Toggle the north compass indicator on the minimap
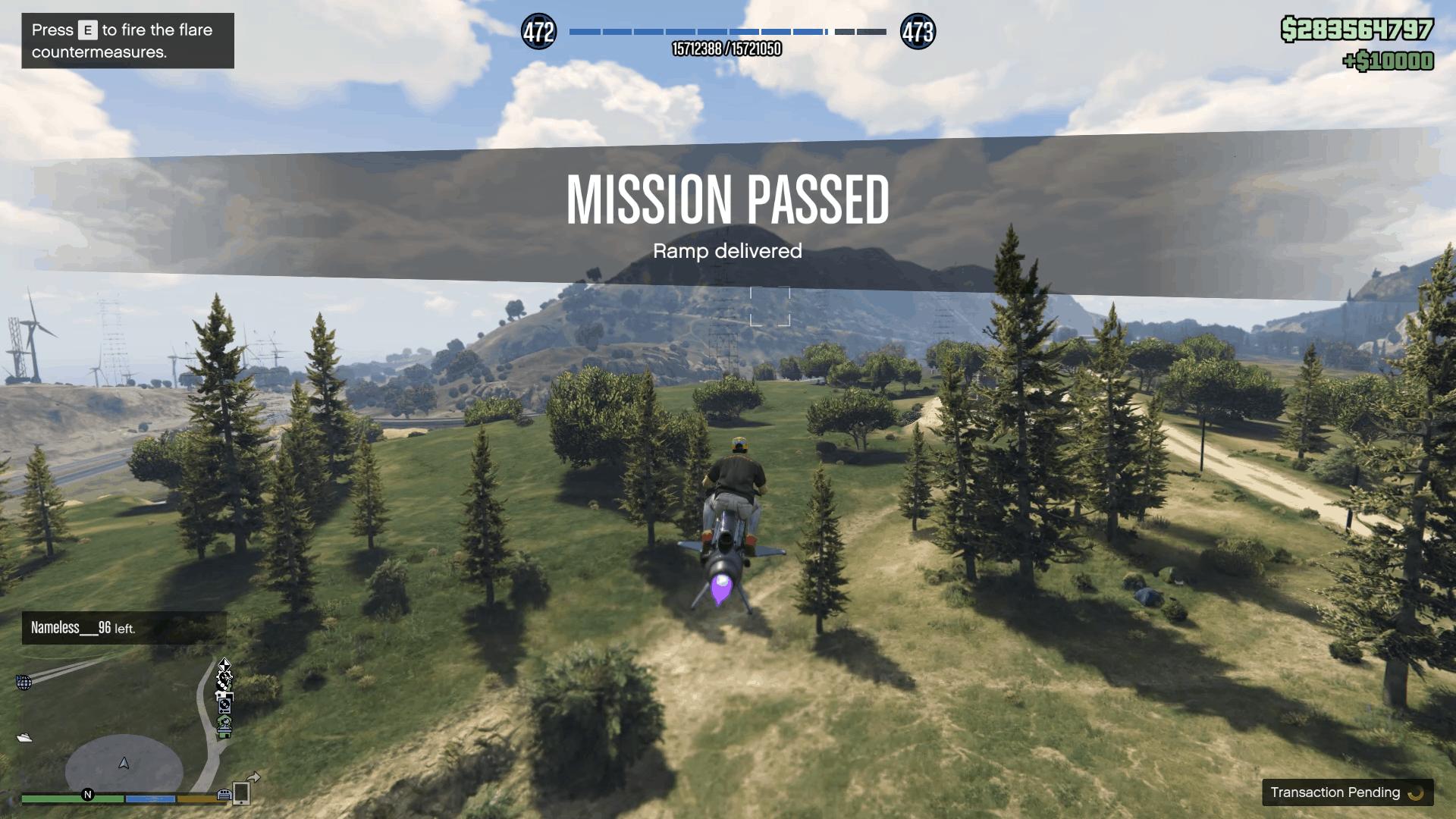Viewport: 1456px width, 819px height. tap(88, 795)
